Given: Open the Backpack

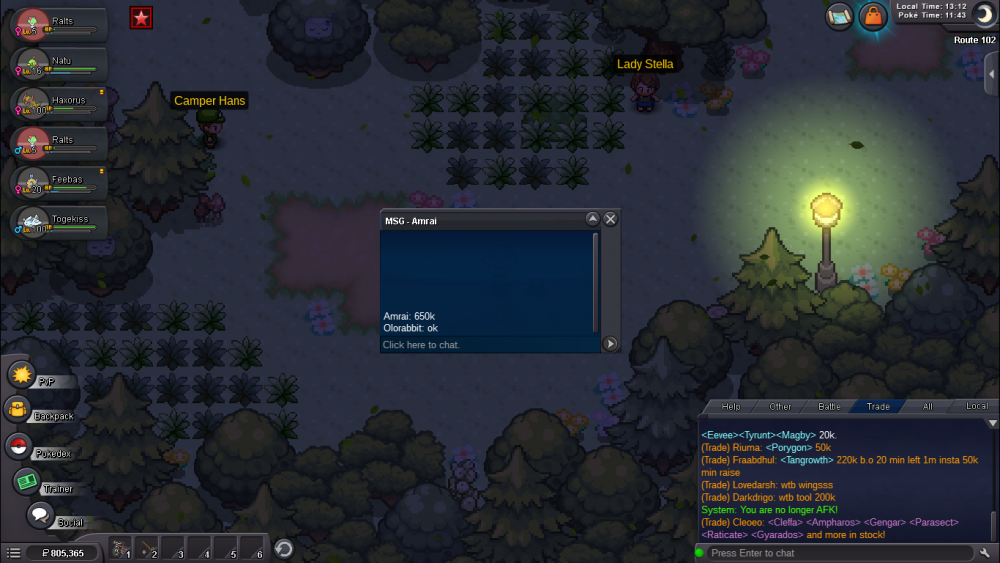Looking at the screenshot, I should (x=18, y=410).
